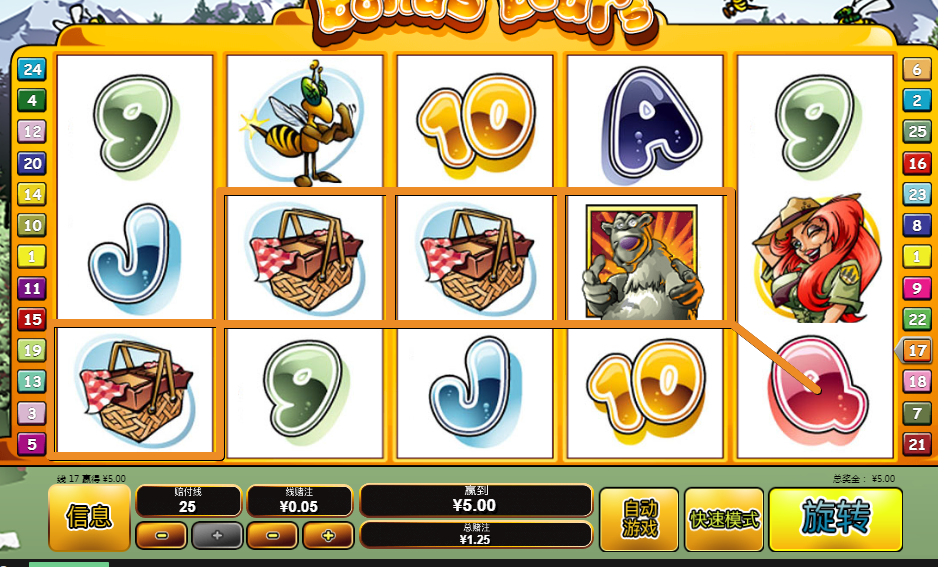Choose payline marker 21
The image size is (938, 567).
click(x=916, y=444)
